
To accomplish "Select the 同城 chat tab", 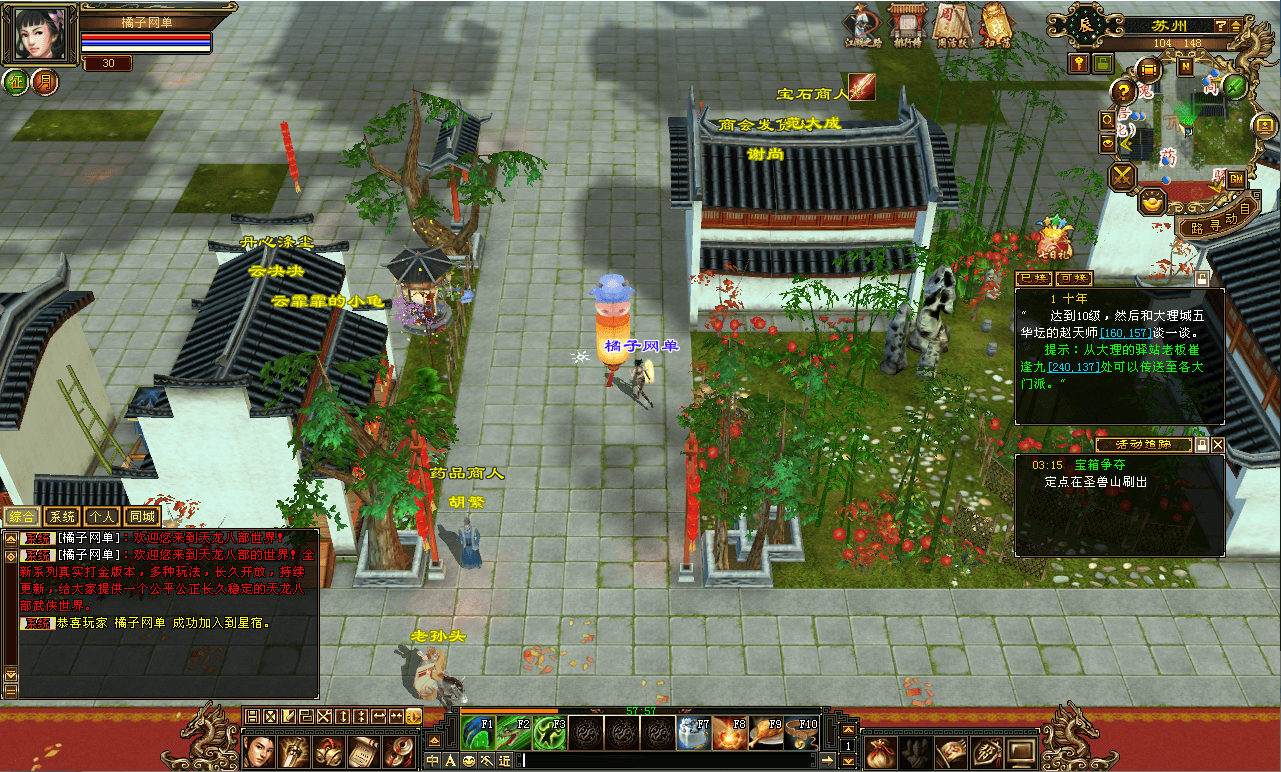I will (x=141, y=517).
